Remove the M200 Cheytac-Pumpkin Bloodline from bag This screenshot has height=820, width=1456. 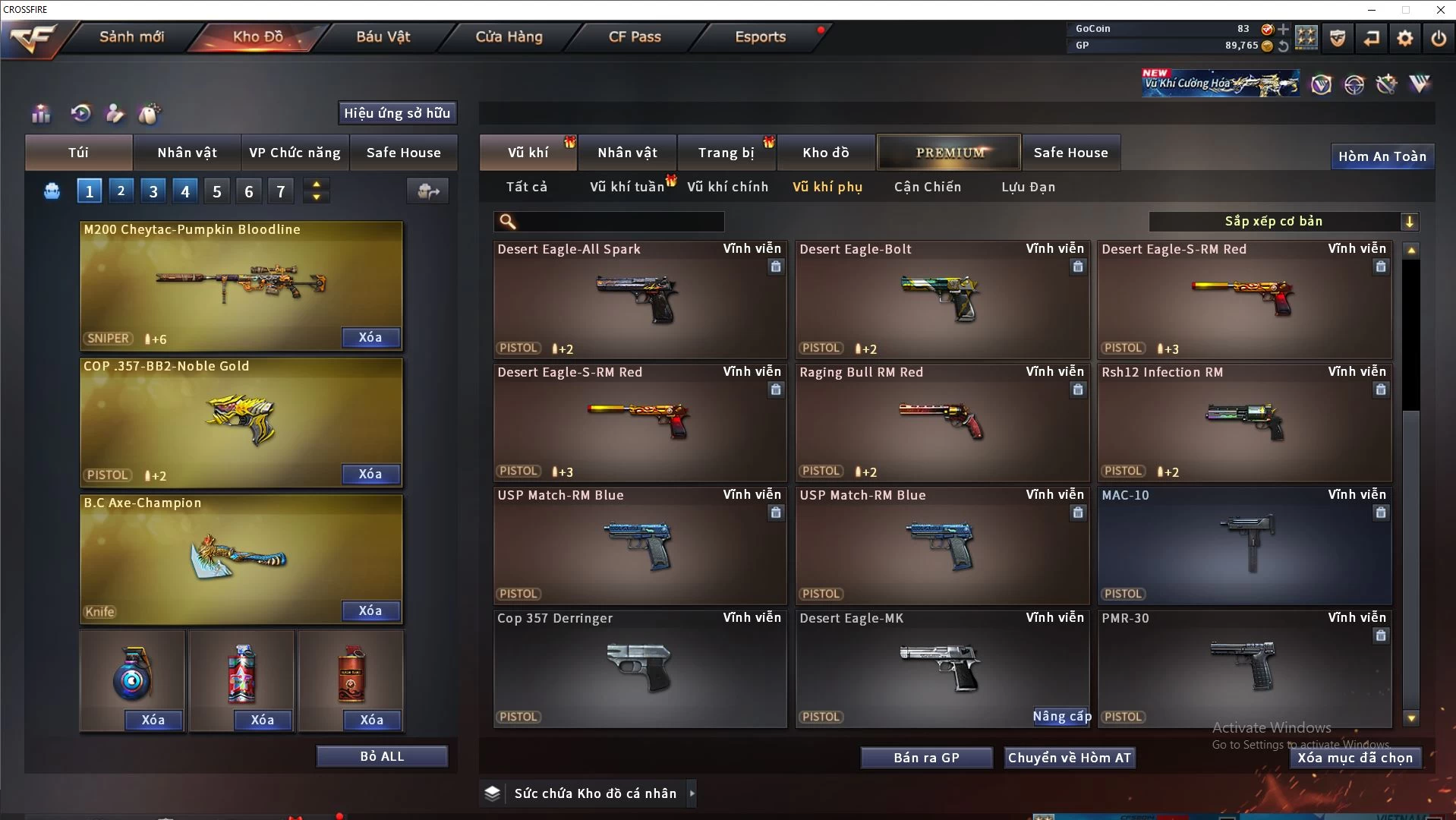(370, 337)
